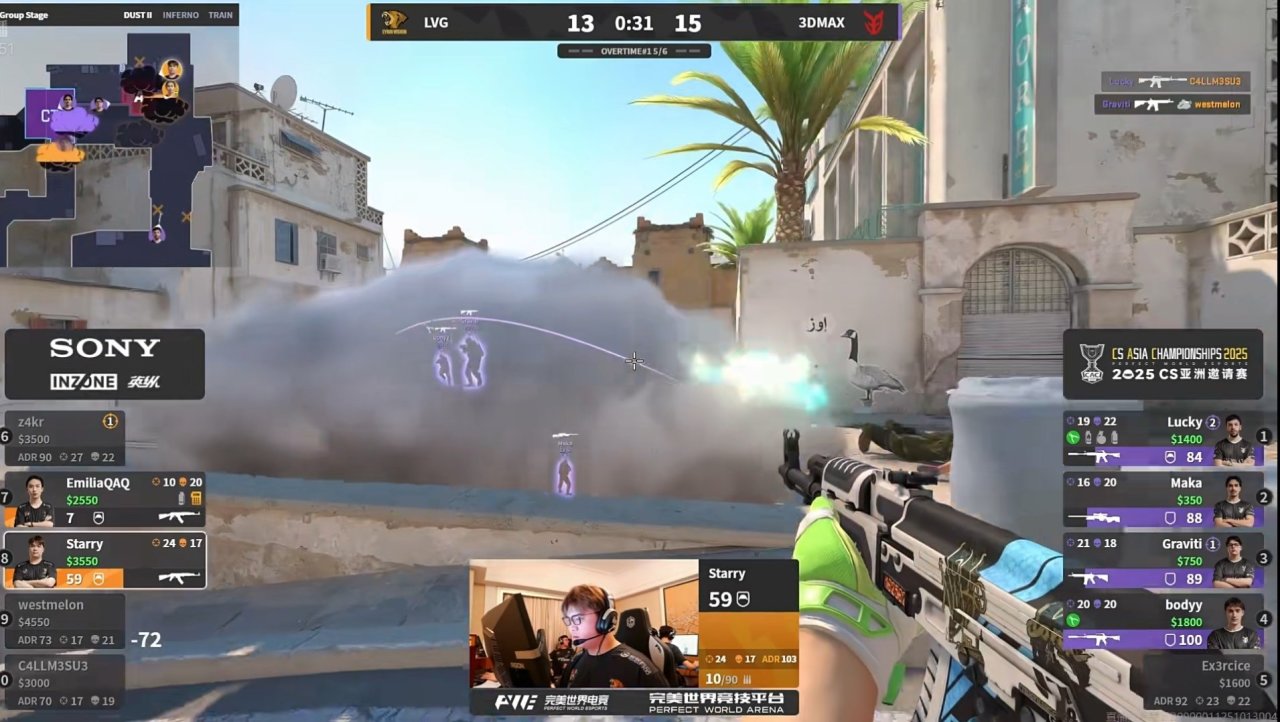Spectate westmelon from the player list
The height and width of the screenshot is (722, 1280).
[66, 621]
